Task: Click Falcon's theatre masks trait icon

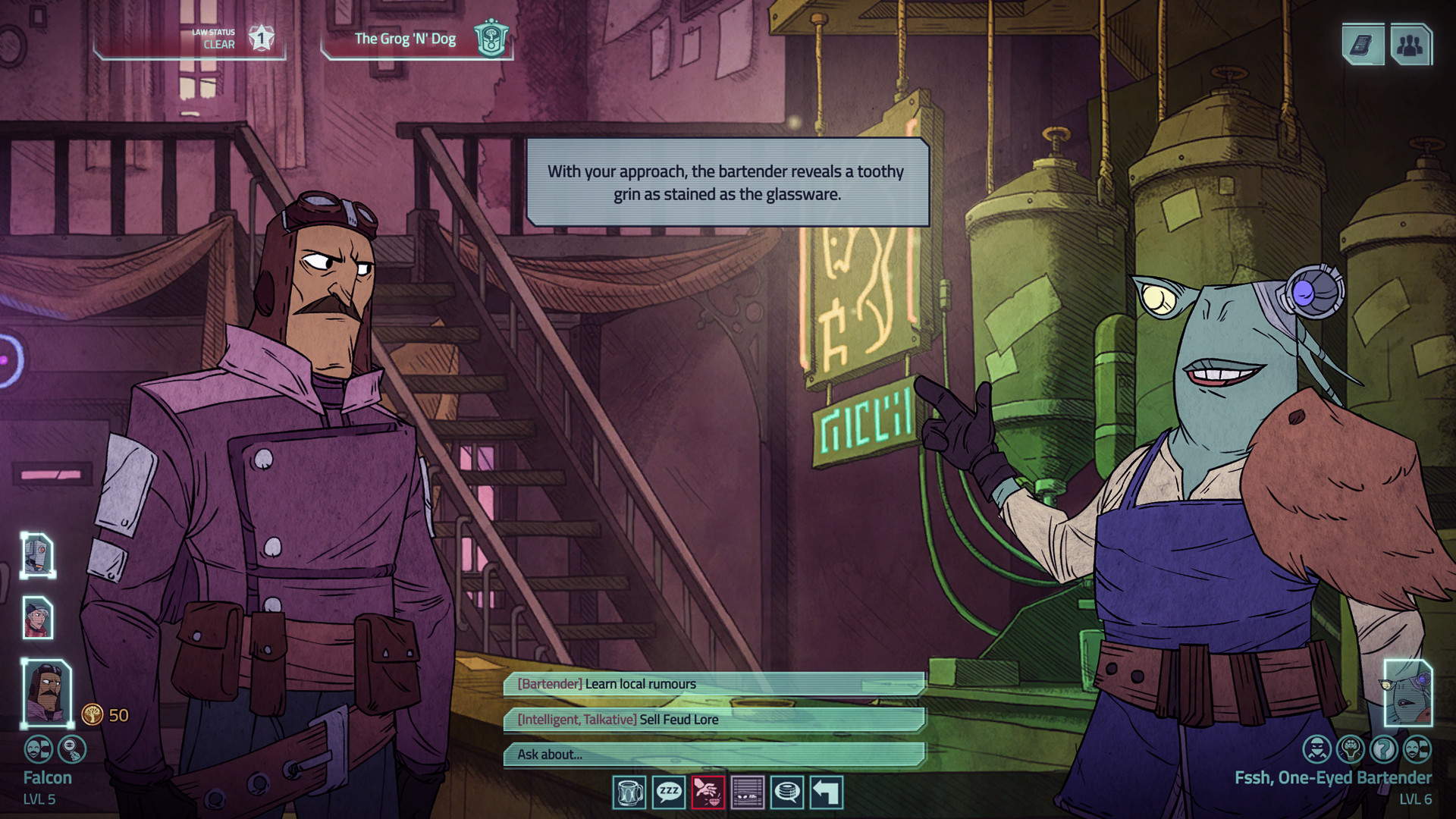Action: [x=39, y=749]
